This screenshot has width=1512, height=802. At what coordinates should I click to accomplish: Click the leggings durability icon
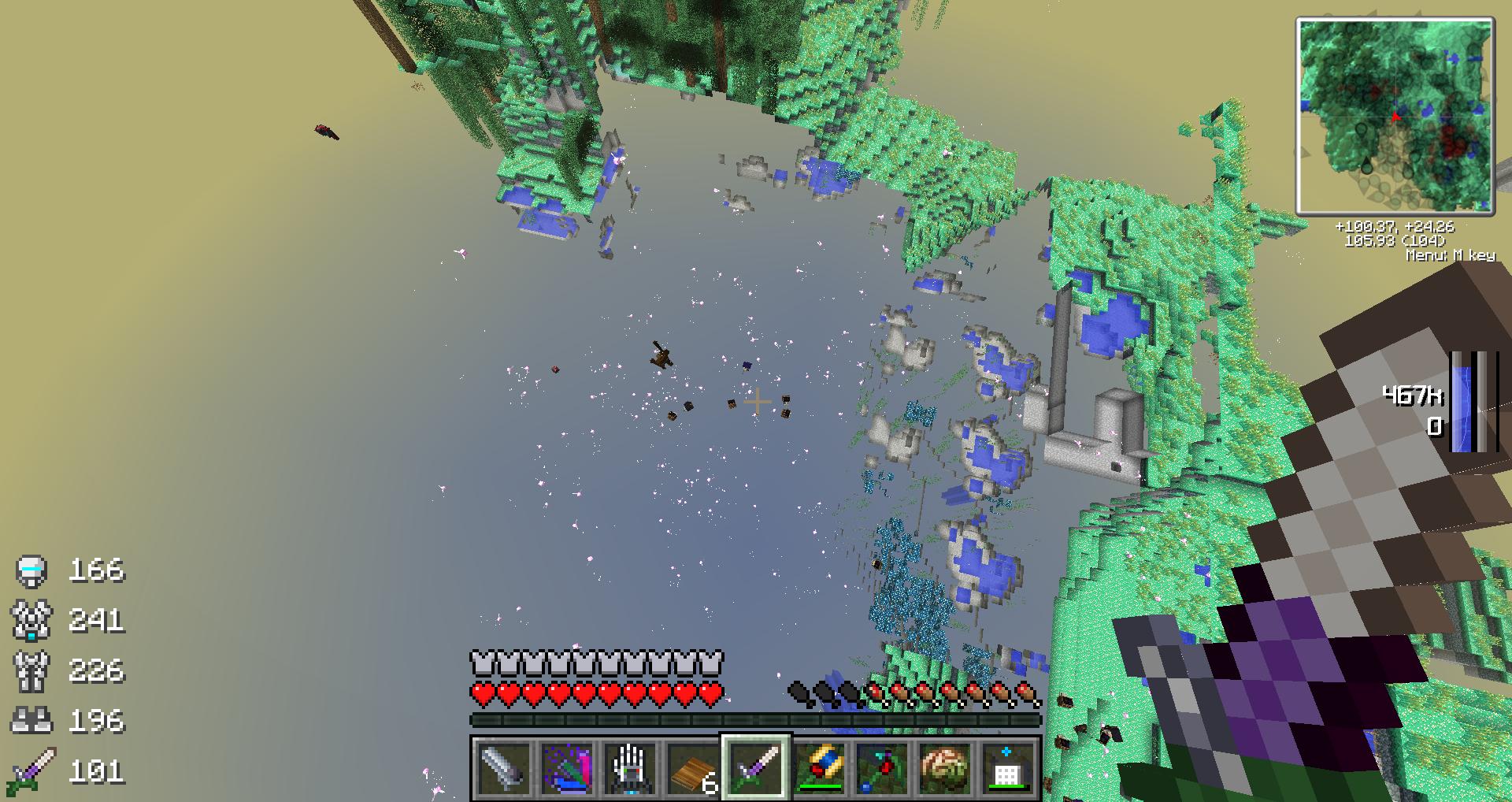31,670
